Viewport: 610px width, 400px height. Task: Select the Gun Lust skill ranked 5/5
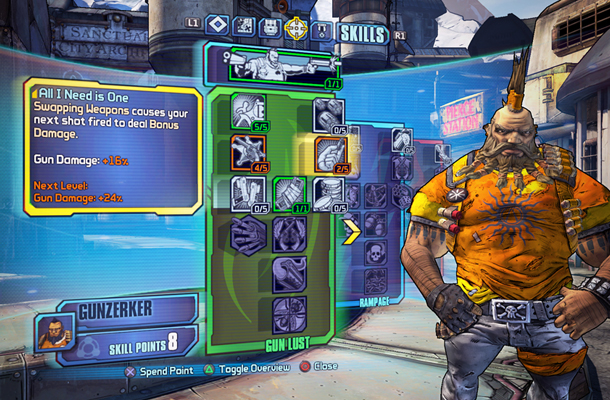click(246, 111)
